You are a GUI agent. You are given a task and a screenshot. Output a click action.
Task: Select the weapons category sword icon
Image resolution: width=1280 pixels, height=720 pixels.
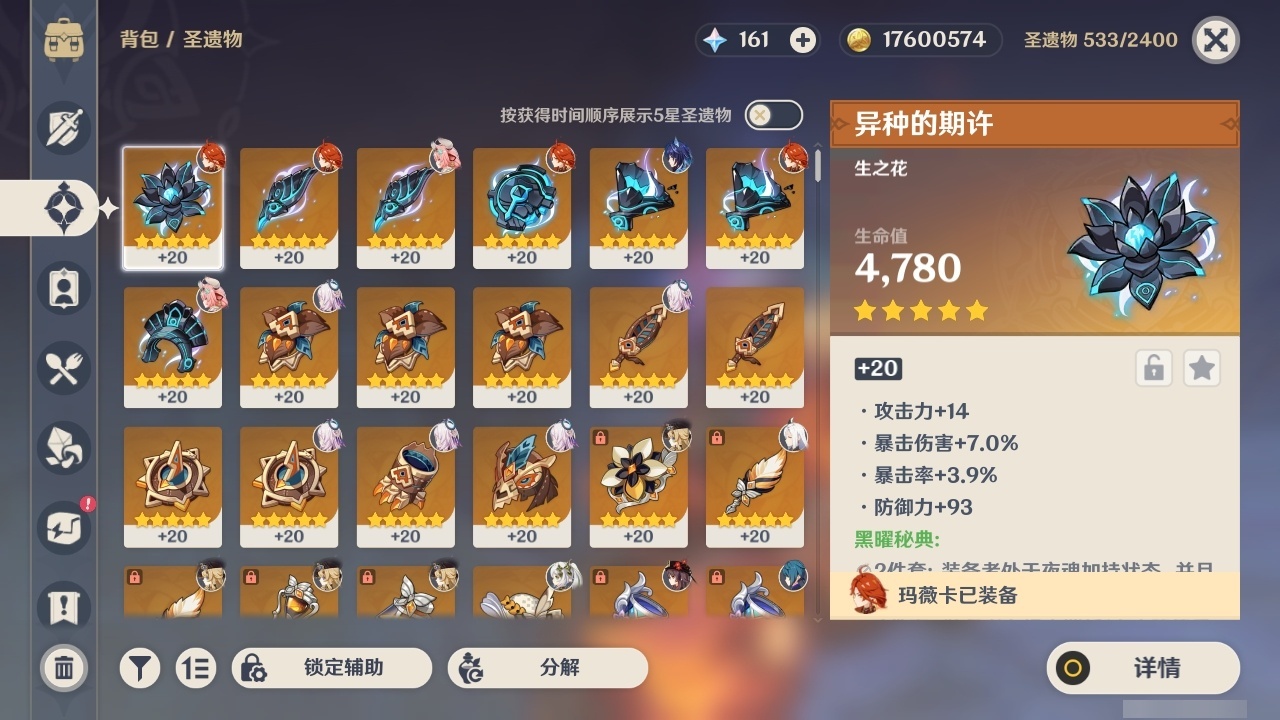point(62,128)
